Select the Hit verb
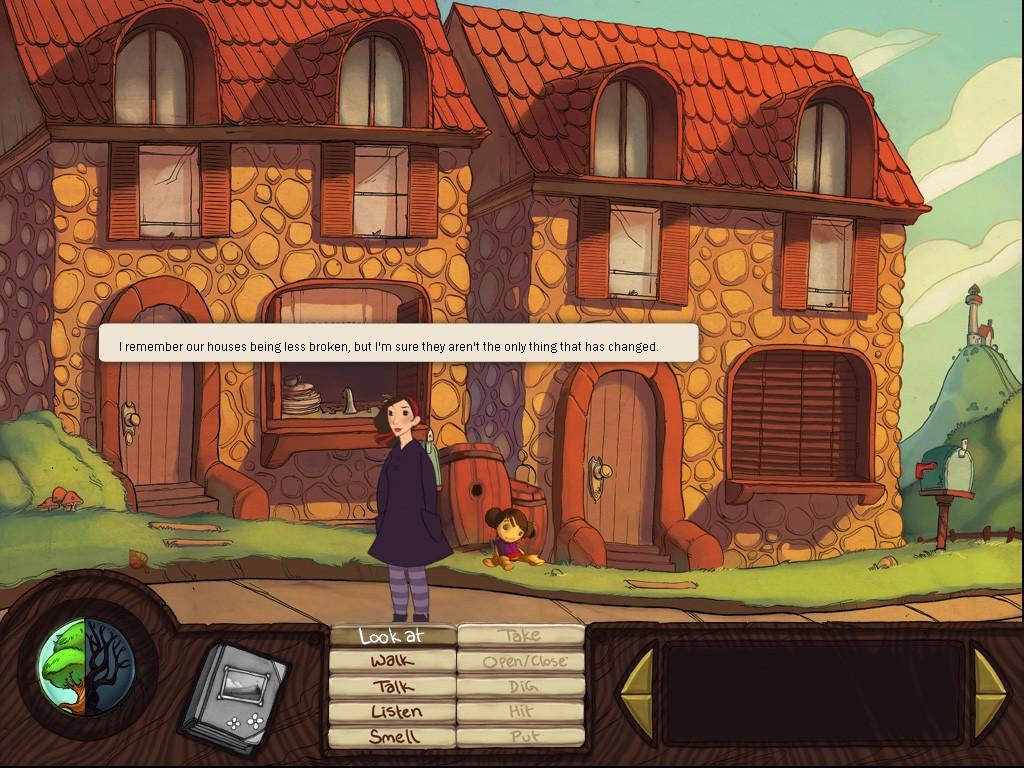The width and height of the screenshot is (1024, 768). pos(521,712)
